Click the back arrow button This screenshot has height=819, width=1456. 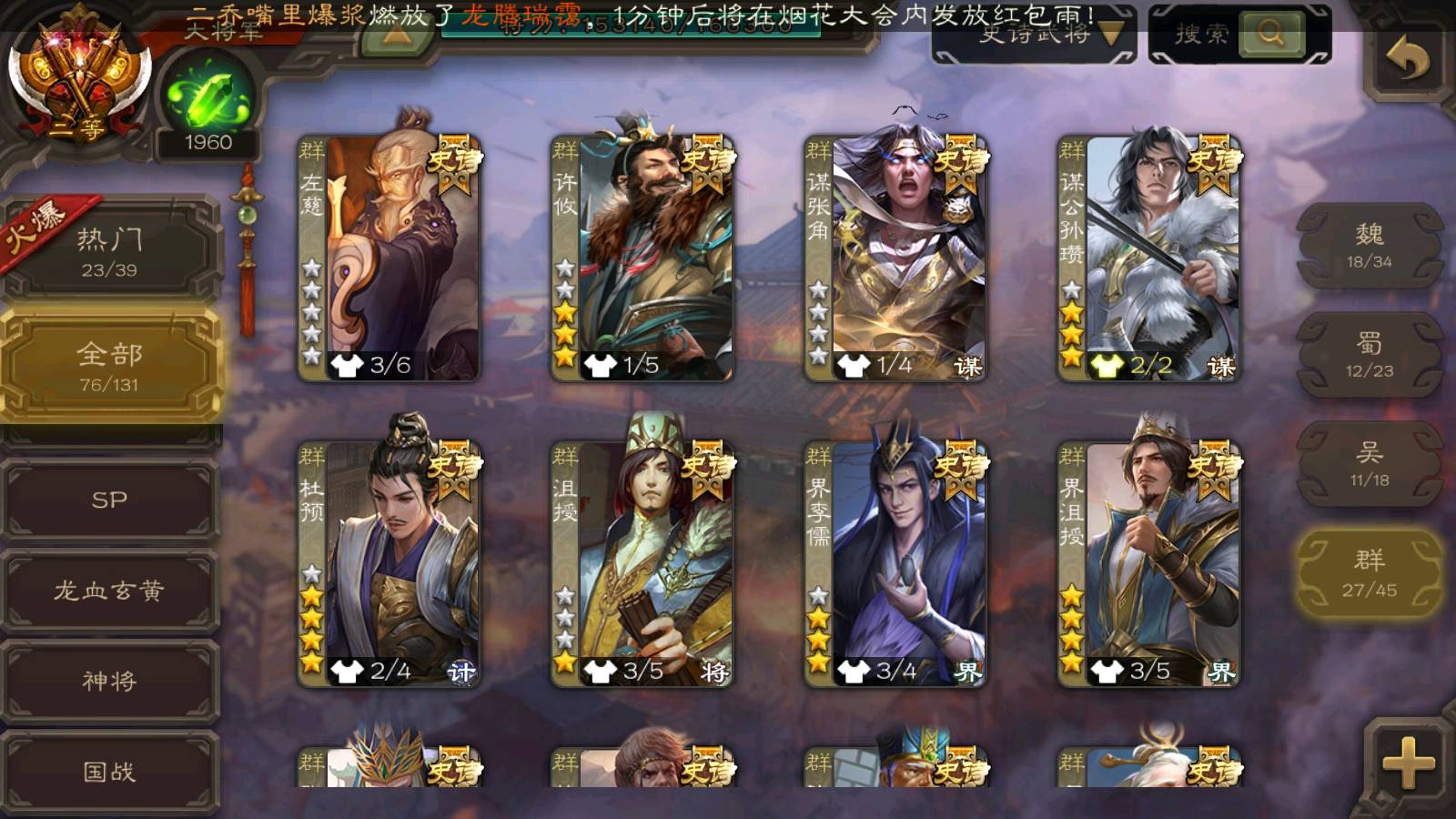point(1408,60)
